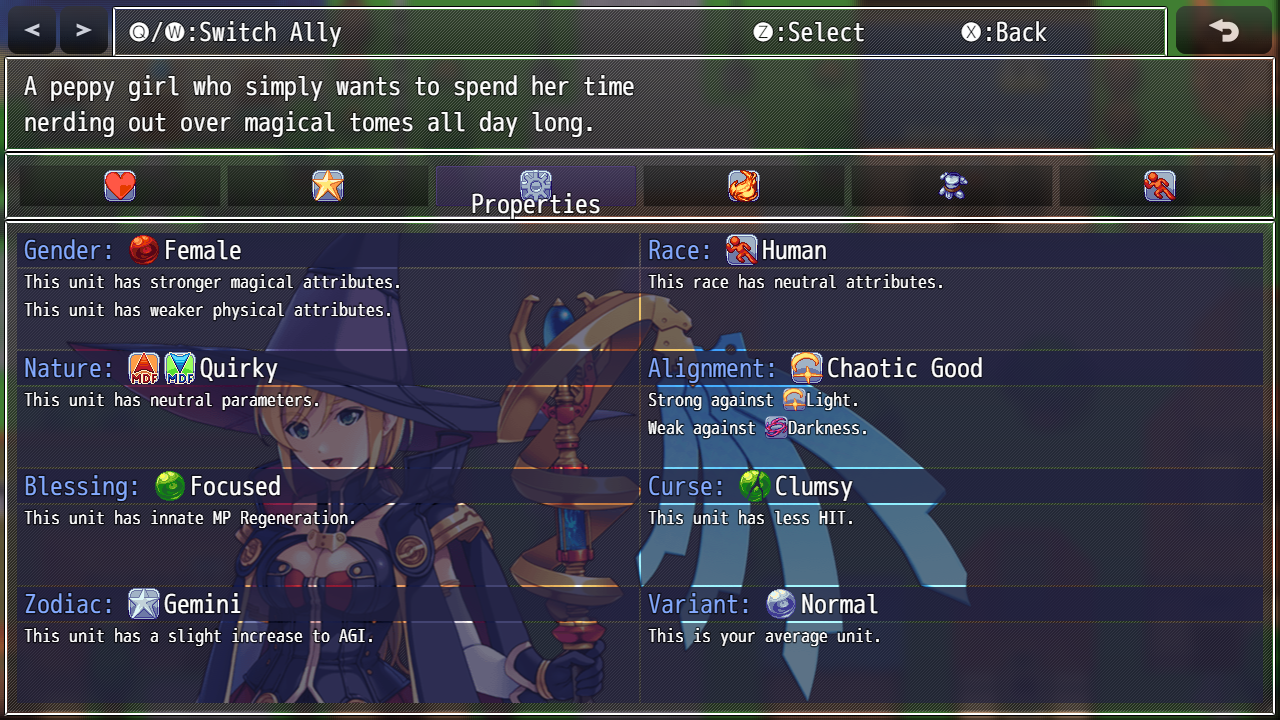Click the Gemini zodiac star icon
Viewport: 1280px width, 720px height.
pyautogui.click(x=143, y=604)
